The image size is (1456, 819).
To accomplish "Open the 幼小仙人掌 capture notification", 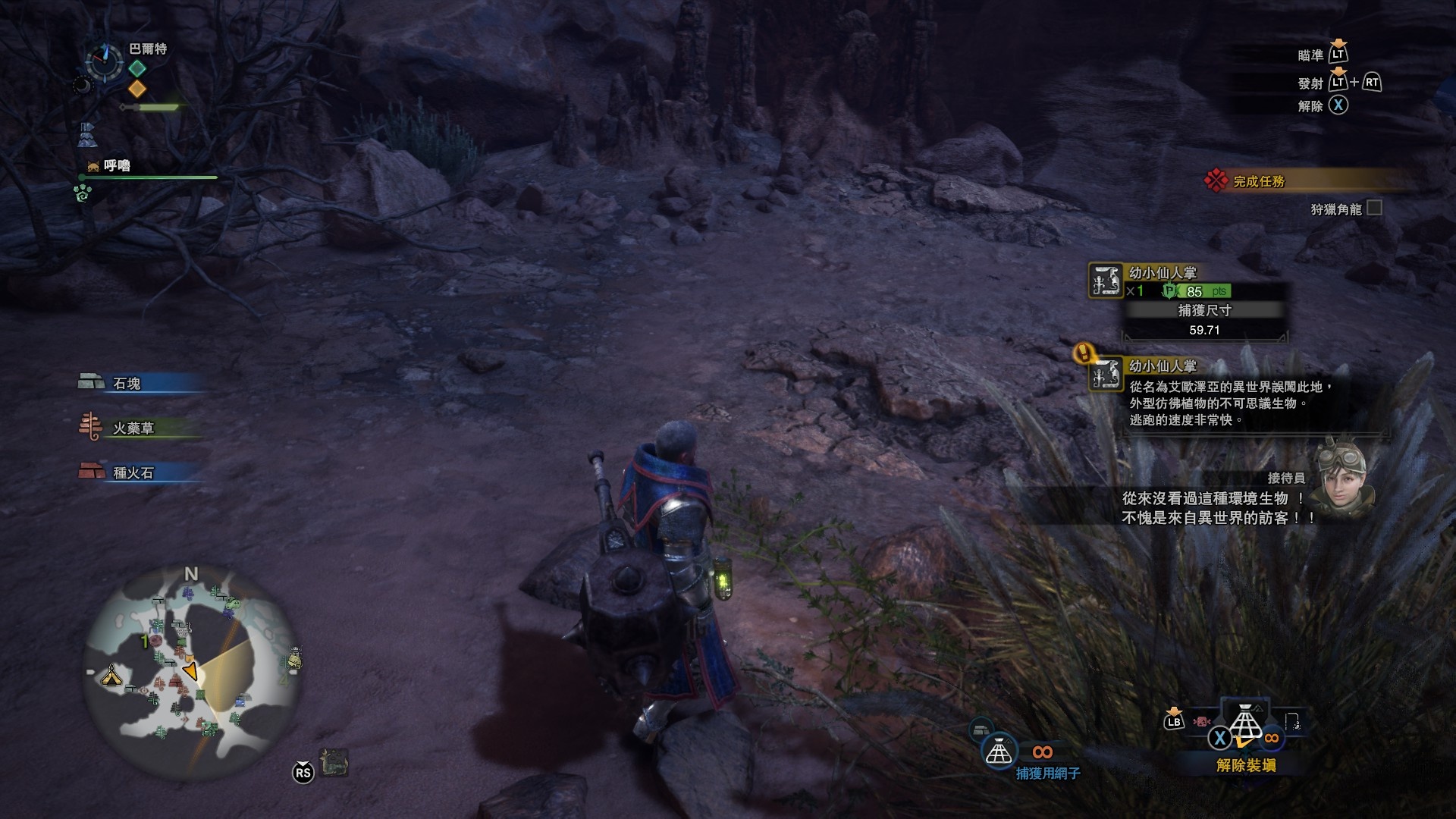I will tap(1163, 273).
